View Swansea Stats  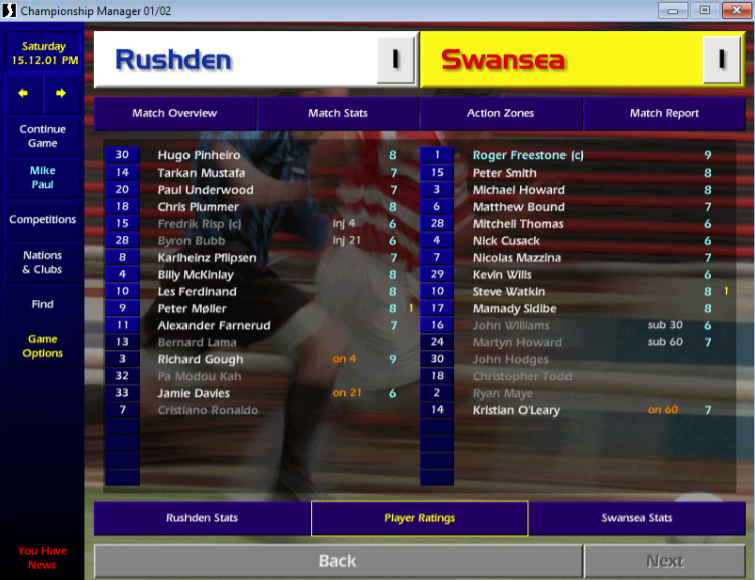click(637, 518)
